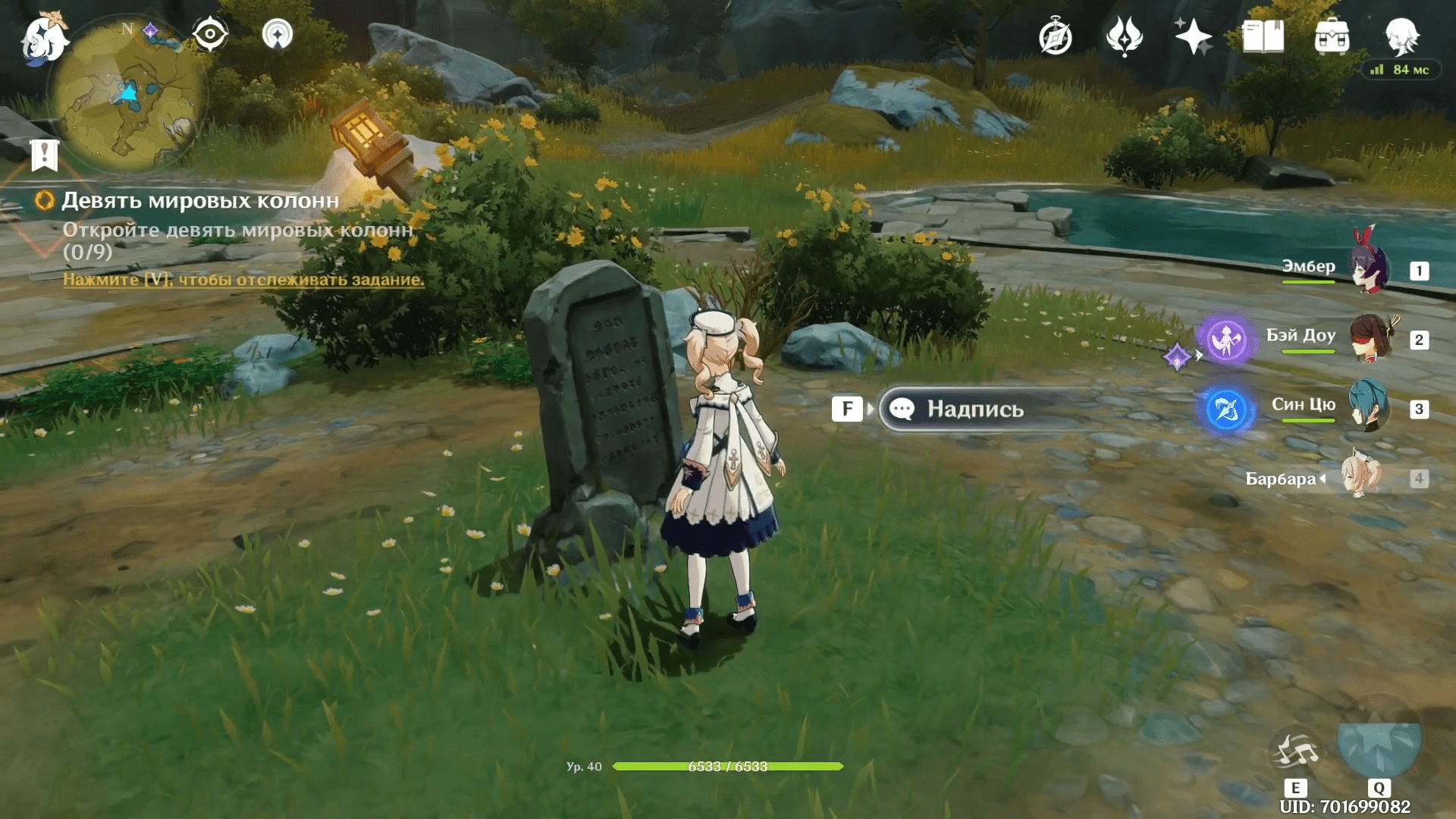Select the Девять мировых колонн quest tracker
The height and width of the screenshot is (819, 1456).
click(x=200, y=200)
